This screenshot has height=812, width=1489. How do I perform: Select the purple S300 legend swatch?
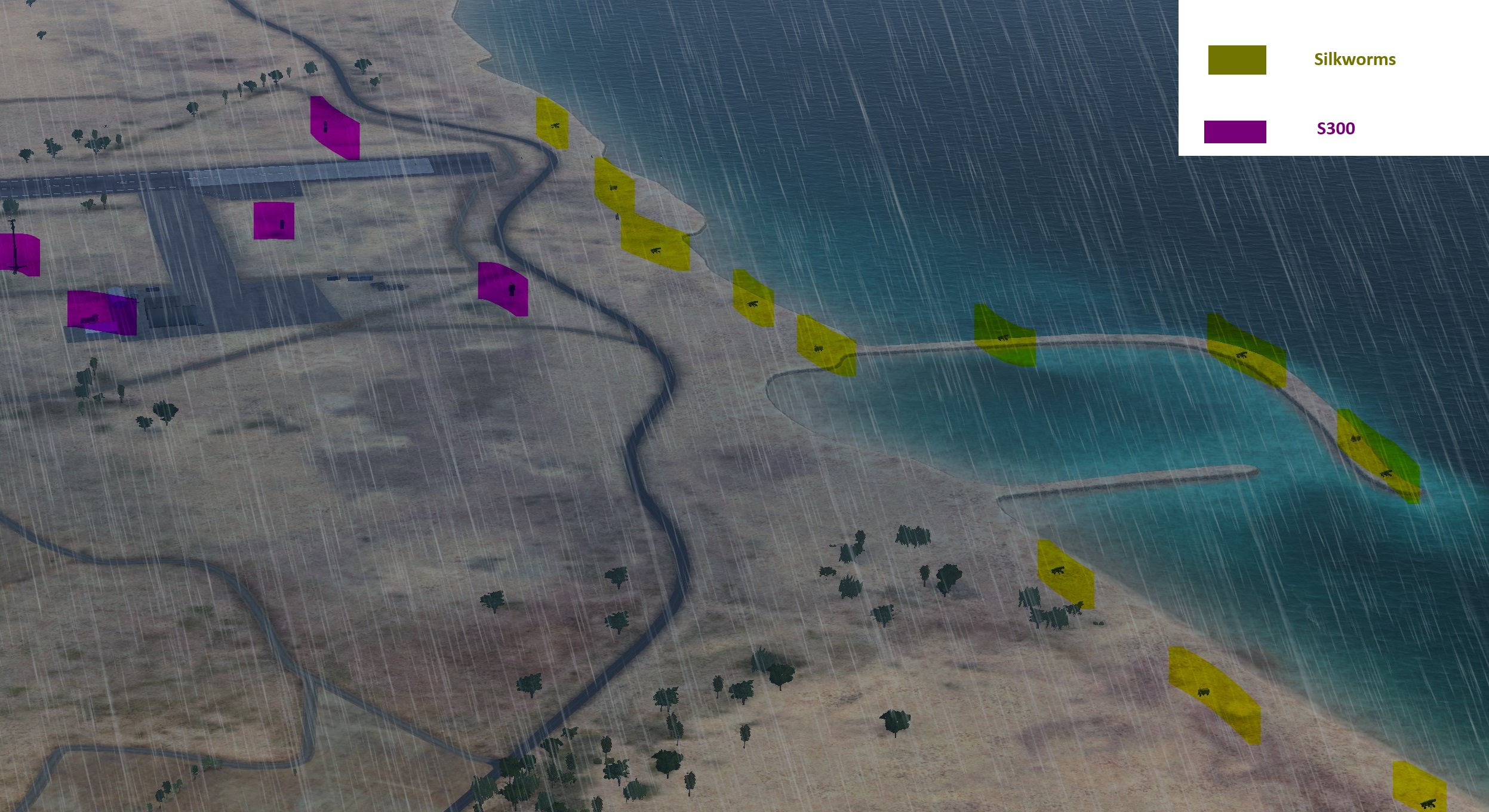pyautogui.click(x=1235, y=132)
